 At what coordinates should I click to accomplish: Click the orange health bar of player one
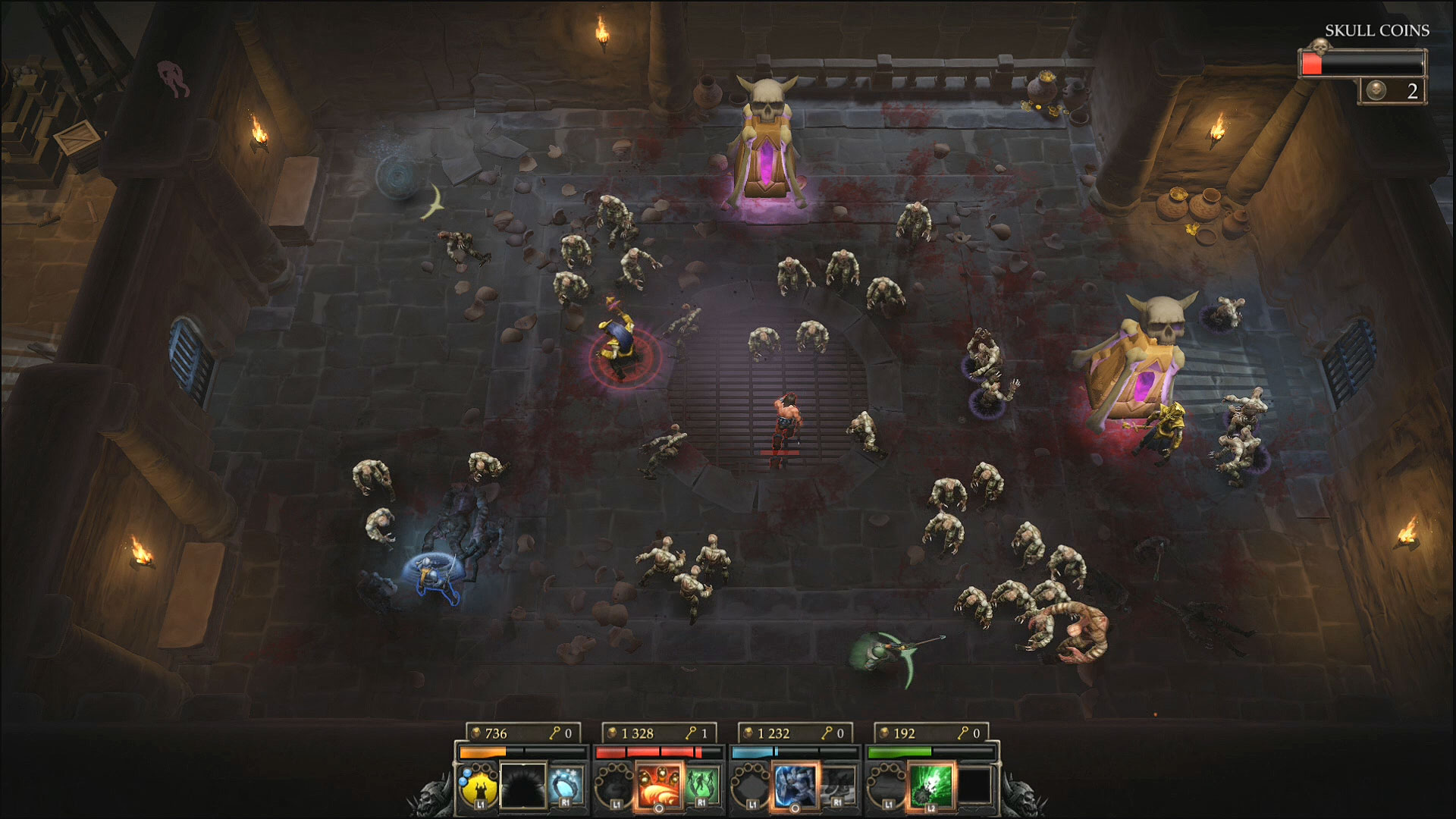[482, 751]
